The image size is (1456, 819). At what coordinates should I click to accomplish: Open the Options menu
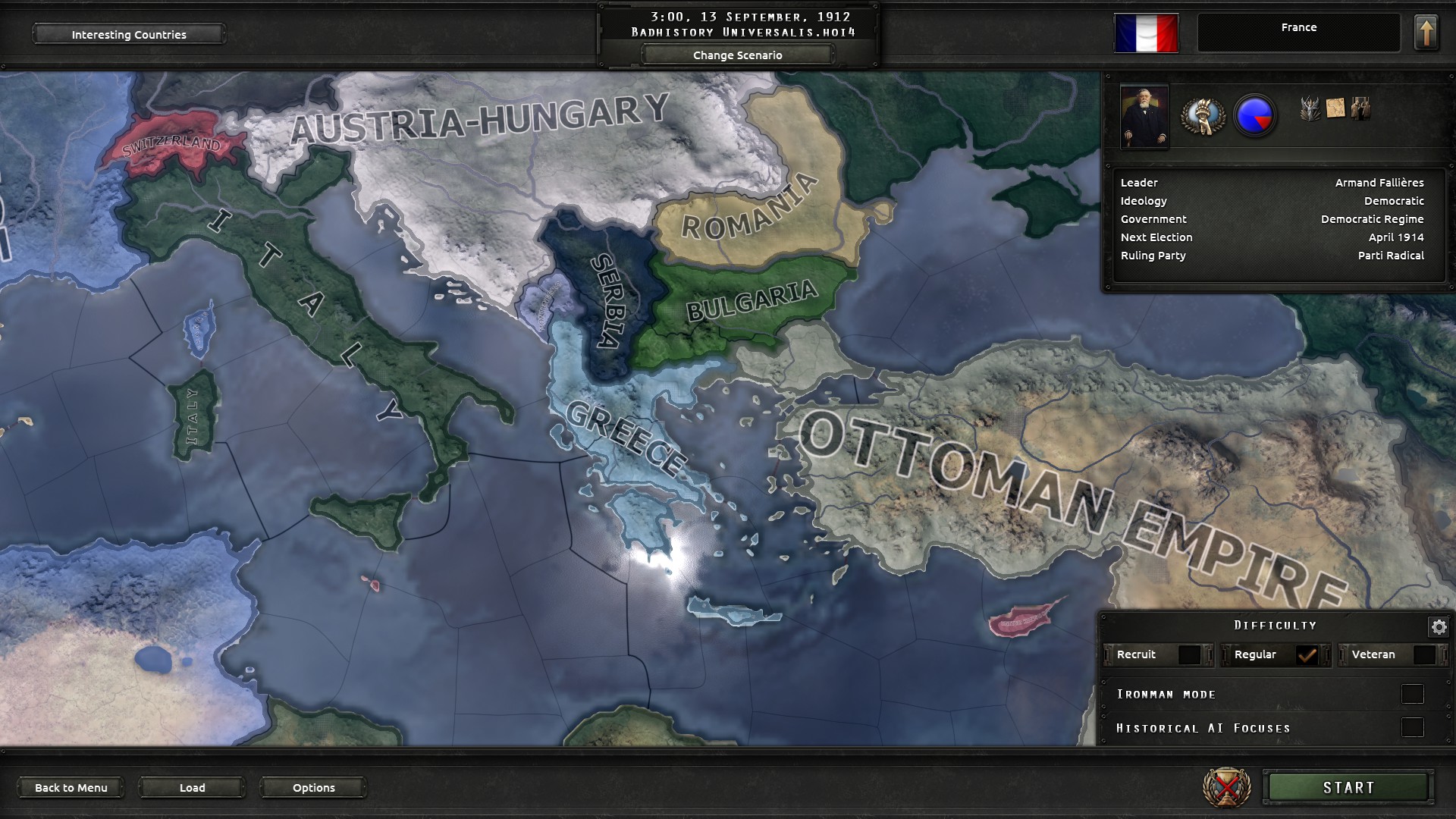pyautogui.click(x=313, y=787)
